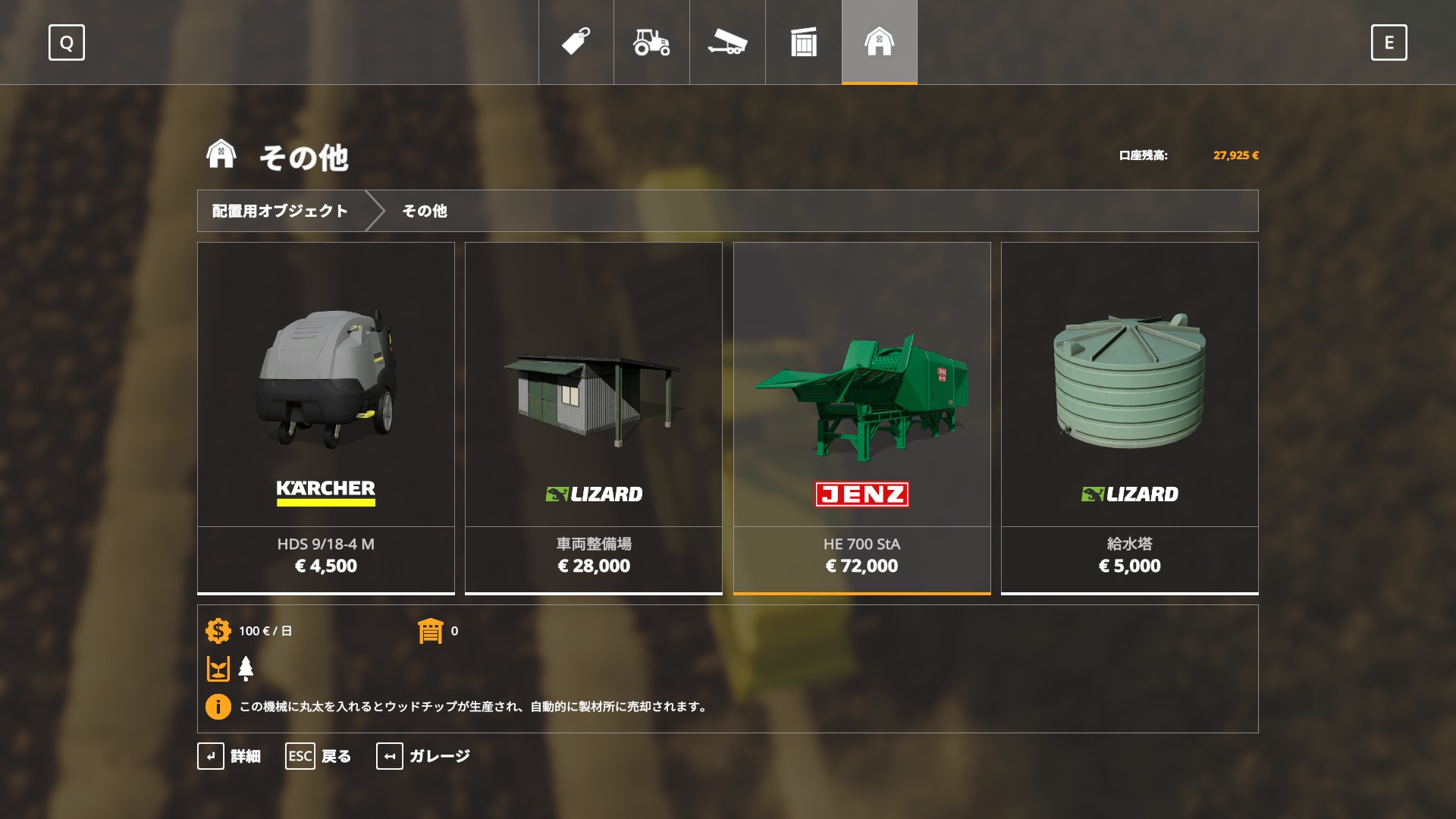Pick the Lizard 給水塔 water tank

(1129, 417)
